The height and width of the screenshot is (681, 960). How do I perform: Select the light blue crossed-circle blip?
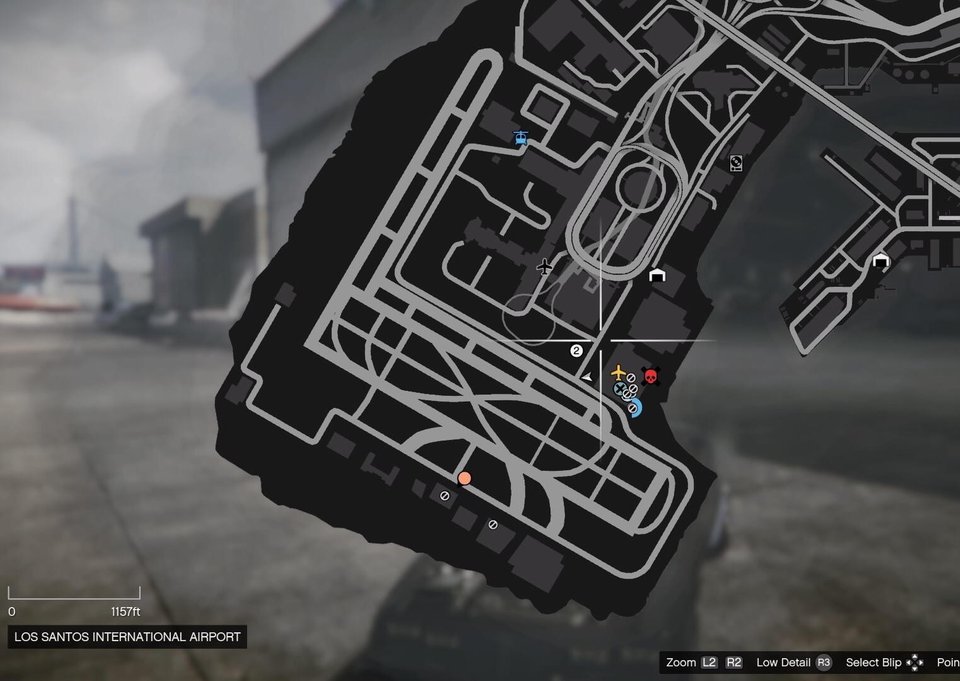620,388
